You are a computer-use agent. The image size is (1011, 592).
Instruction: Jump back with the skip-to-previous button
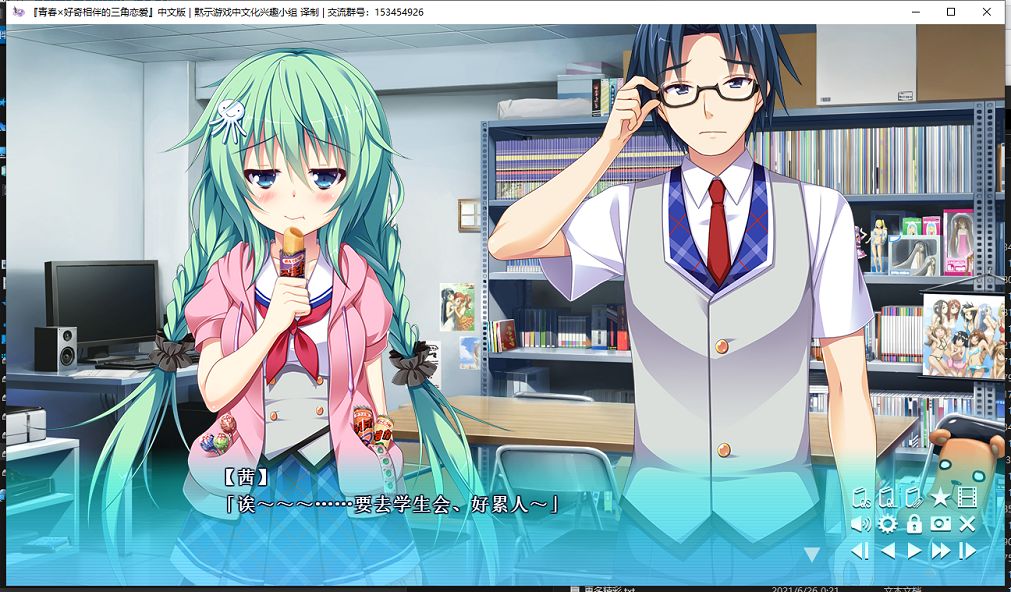[860, 551]
